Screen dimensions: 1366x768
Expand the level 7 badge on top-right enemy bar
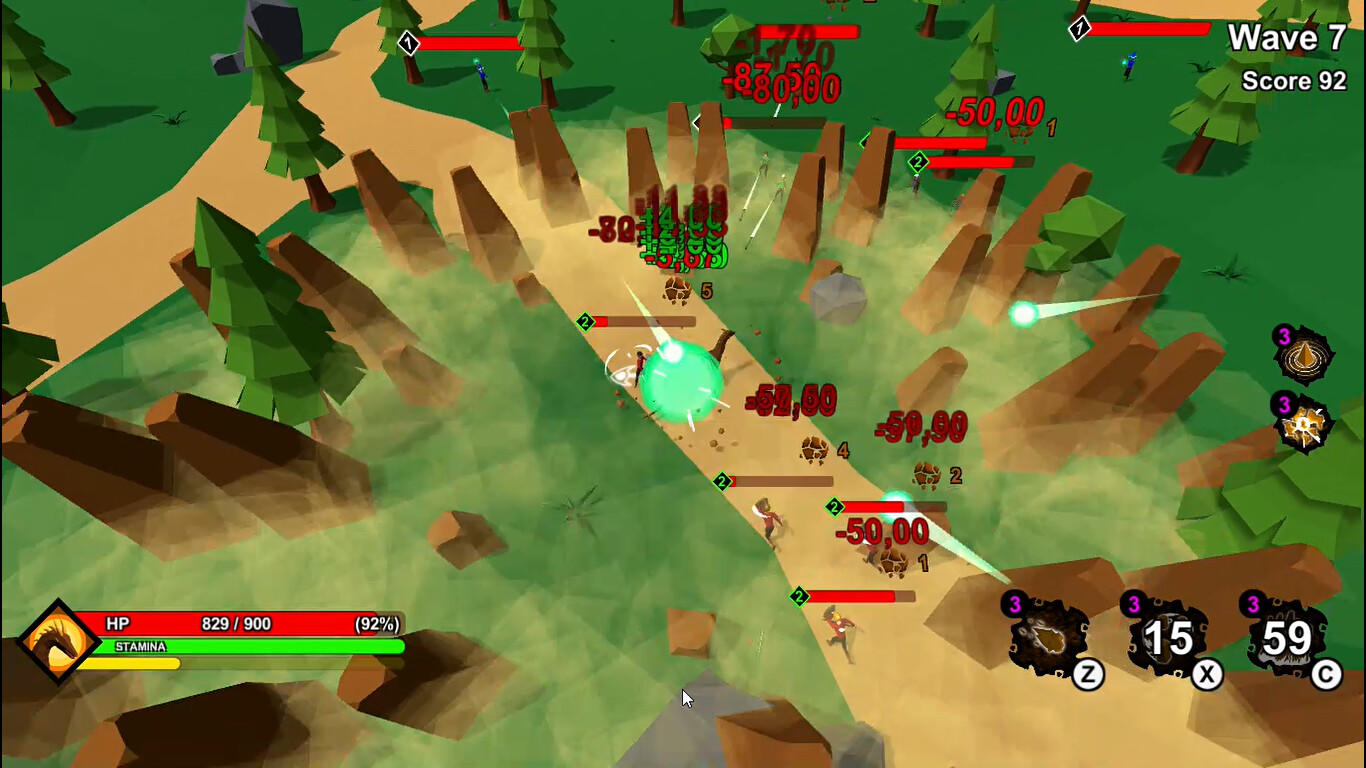tap(1078, 30)
